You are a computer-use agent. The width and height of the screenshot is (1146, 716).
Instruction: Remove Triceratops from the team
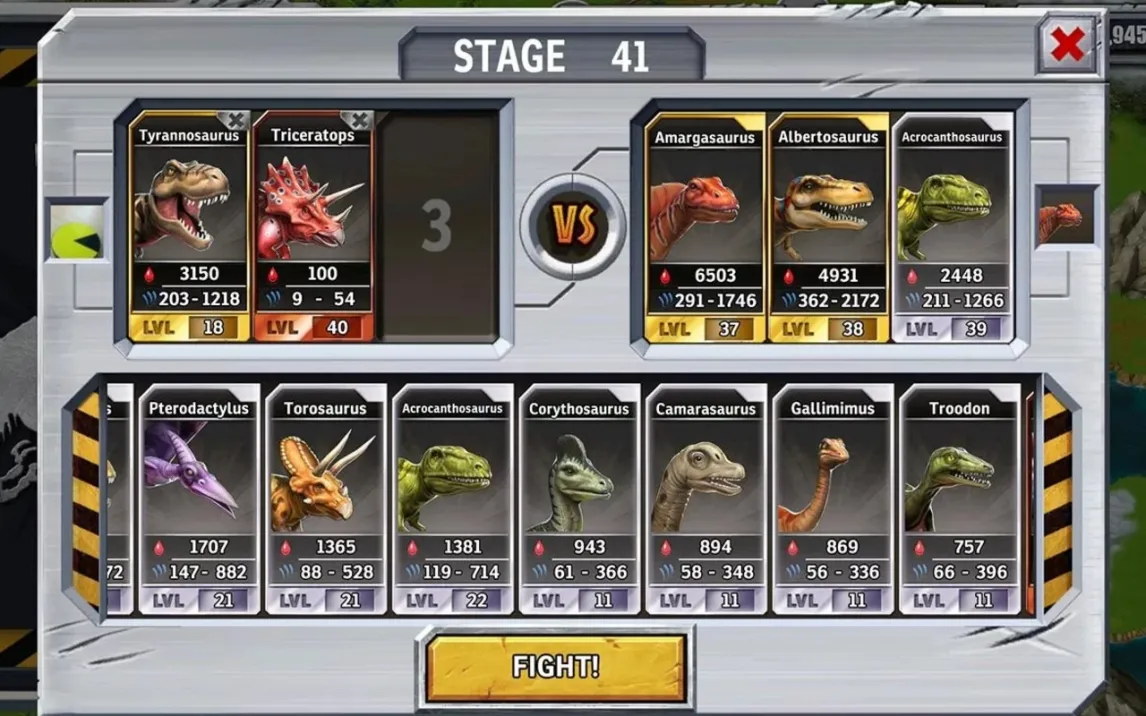coord(358,121)
